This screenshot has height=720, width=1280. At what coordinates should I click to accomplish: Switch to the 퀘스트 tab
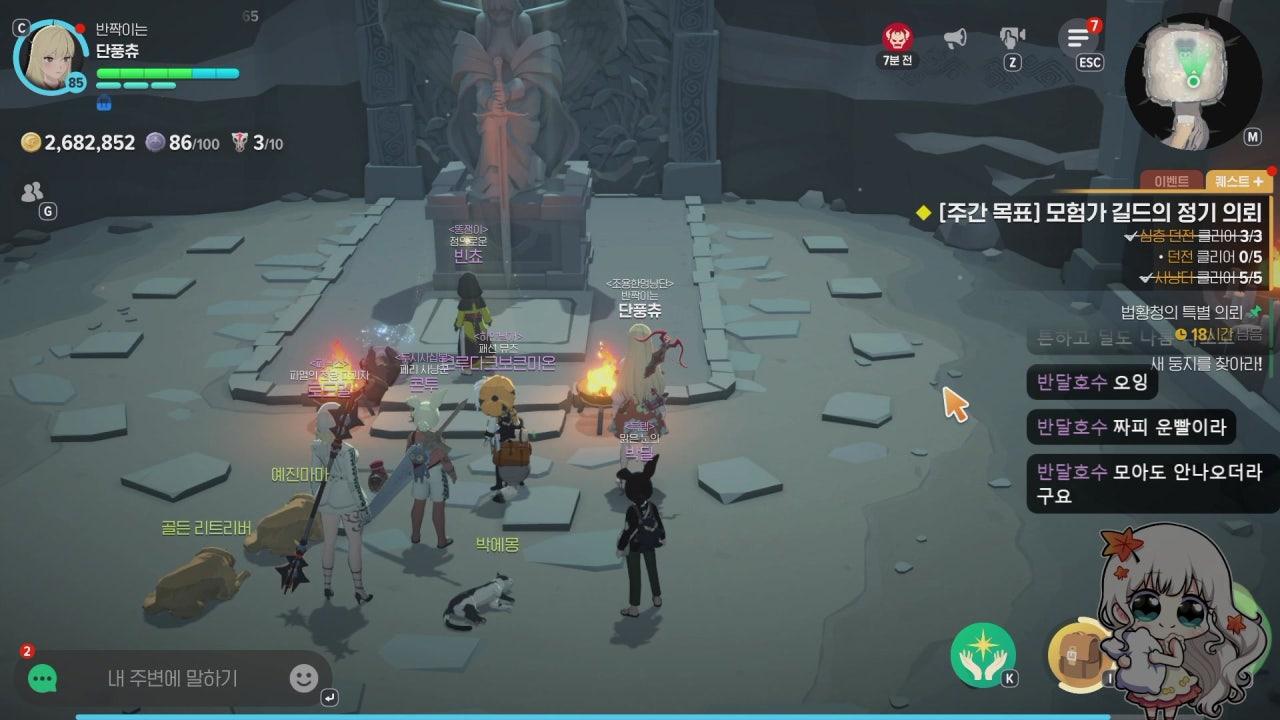[x=1238, y=181]
